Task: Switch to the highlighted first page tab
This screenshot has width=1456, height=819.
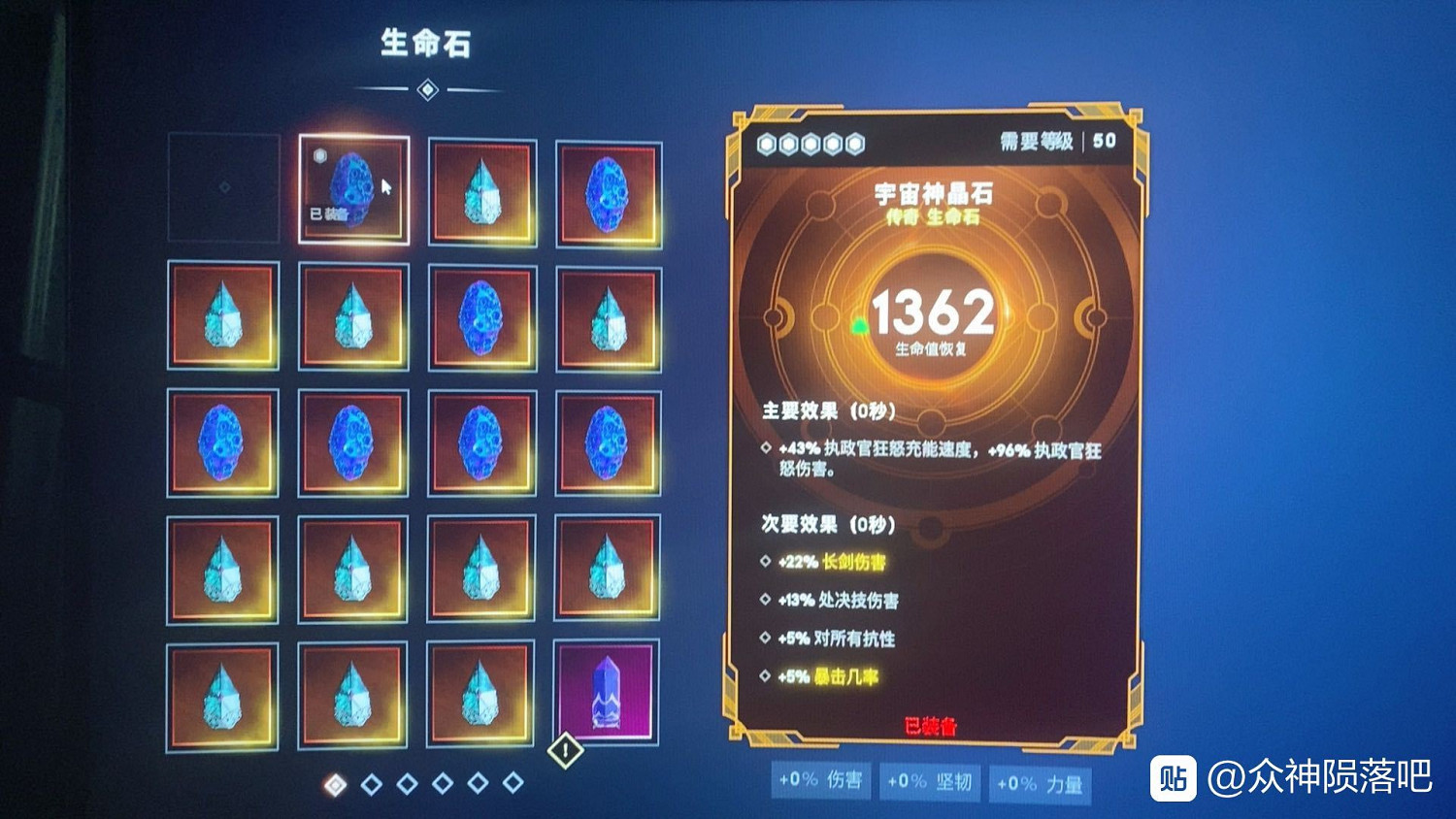Action: [x=336, y=782]
